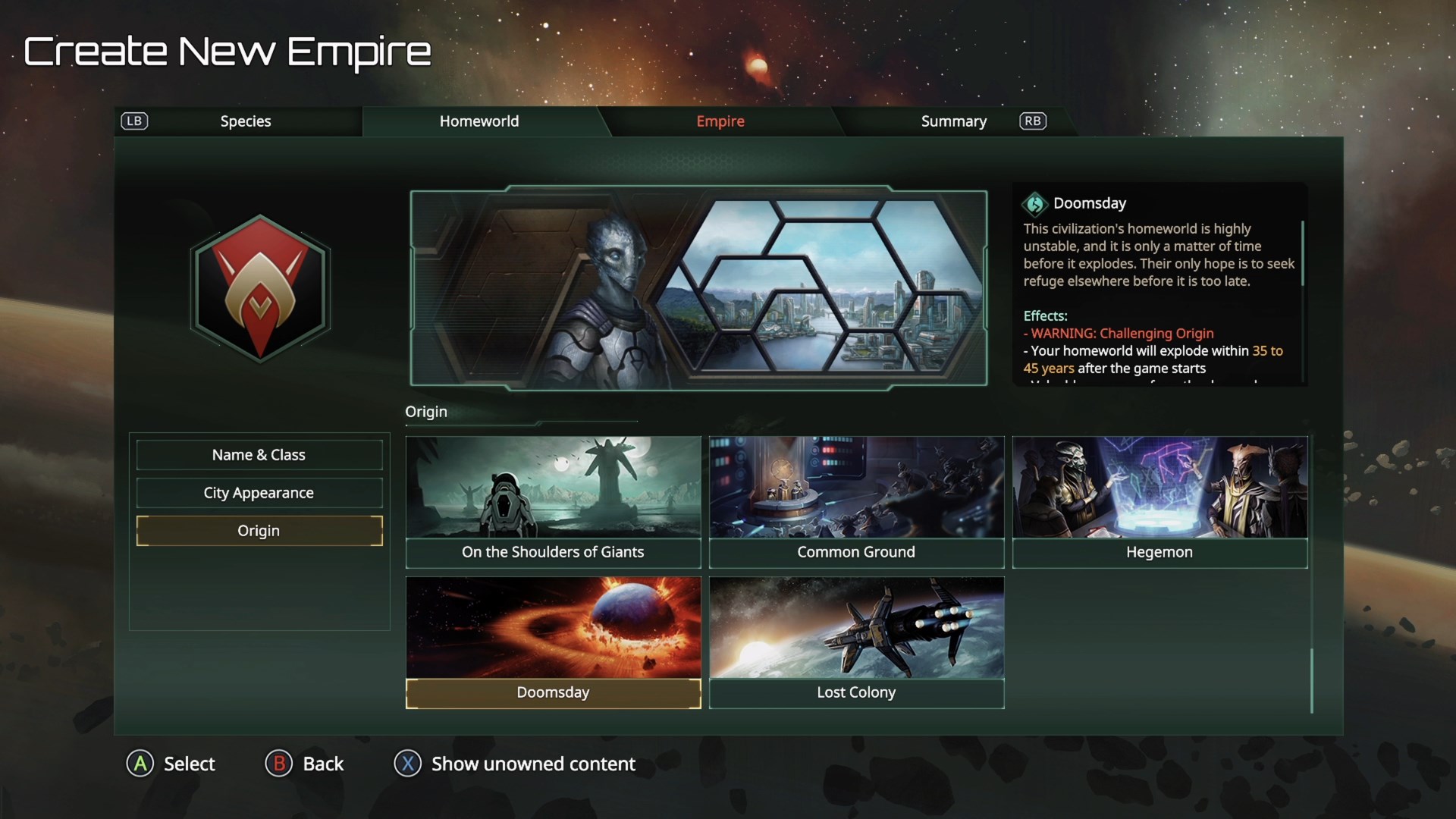Click the RB shoulder button indicator
This screenshot has height=819, width=1456.
[x=1032, y=121]
